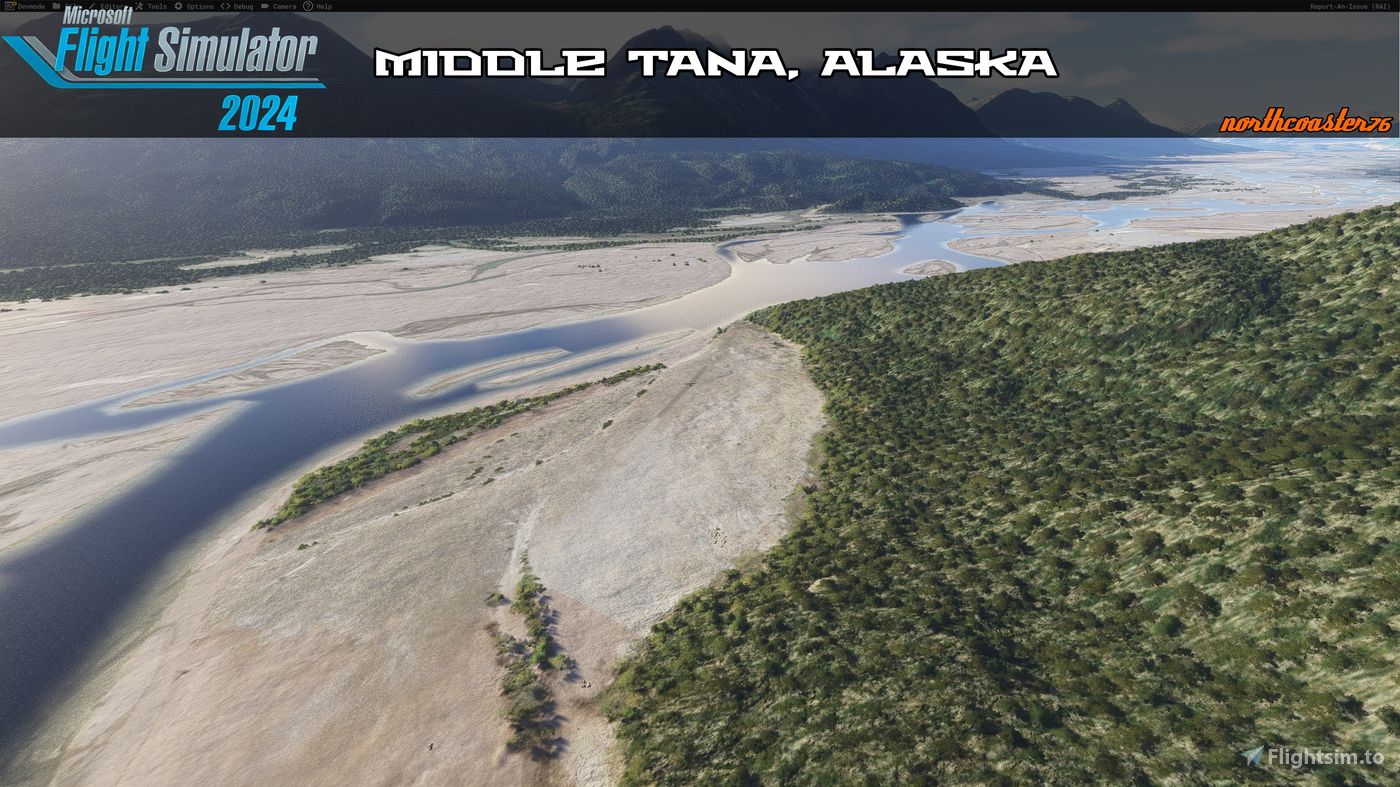This screenshot has height=787, width=1400.
Task: Click the code brackets icon beside Debug
Action: tap(224, 6)
